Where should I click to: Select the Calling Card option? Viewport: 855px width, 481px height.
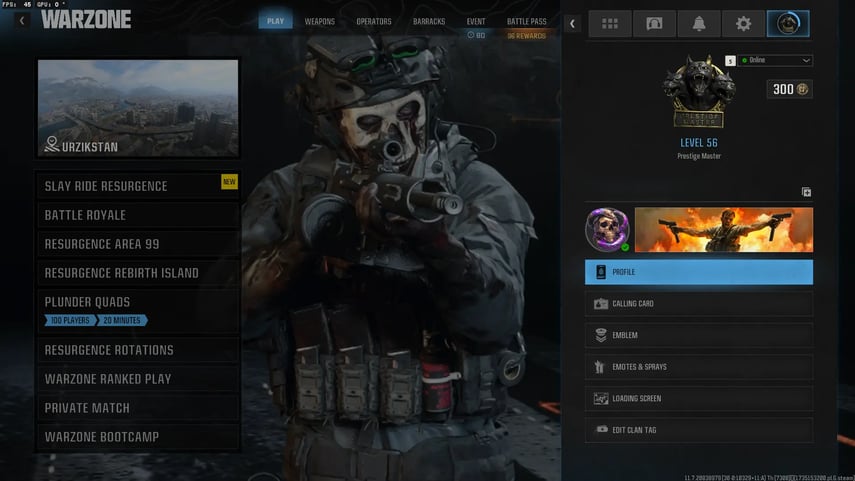pyautogui.click(x=699, y=304)
